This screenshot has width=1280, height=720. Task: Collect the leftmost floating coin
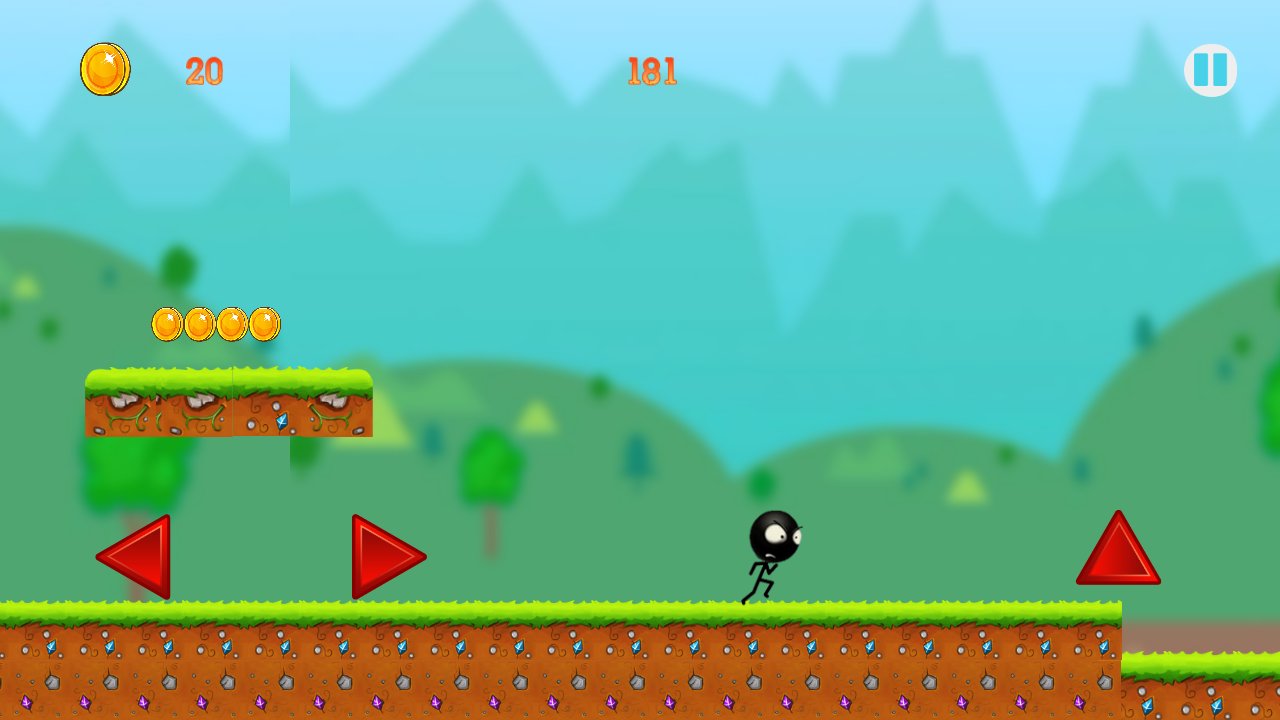click(166, 323)
